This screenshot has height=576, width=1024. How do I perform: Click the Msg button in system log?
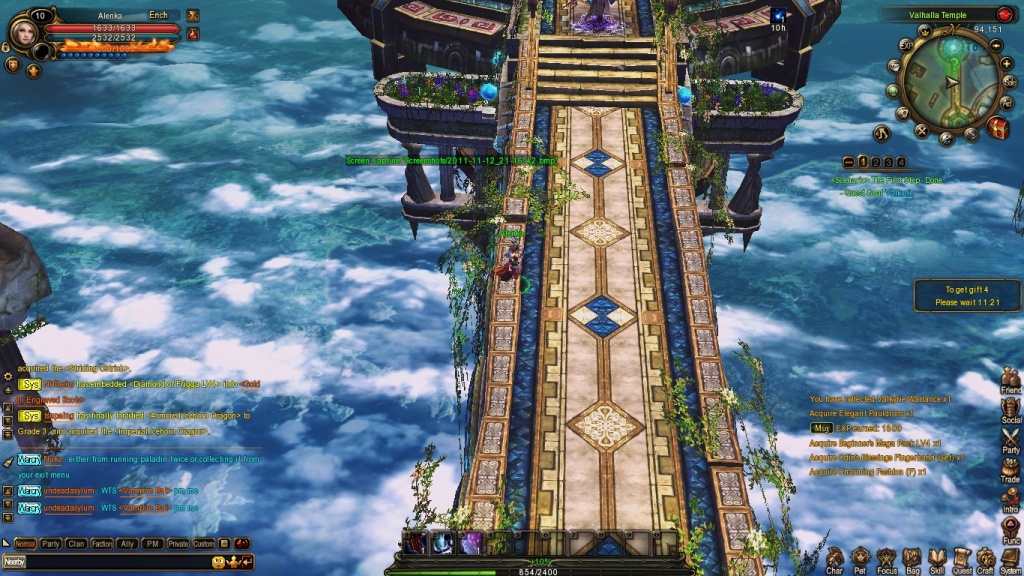pos(821,428)
